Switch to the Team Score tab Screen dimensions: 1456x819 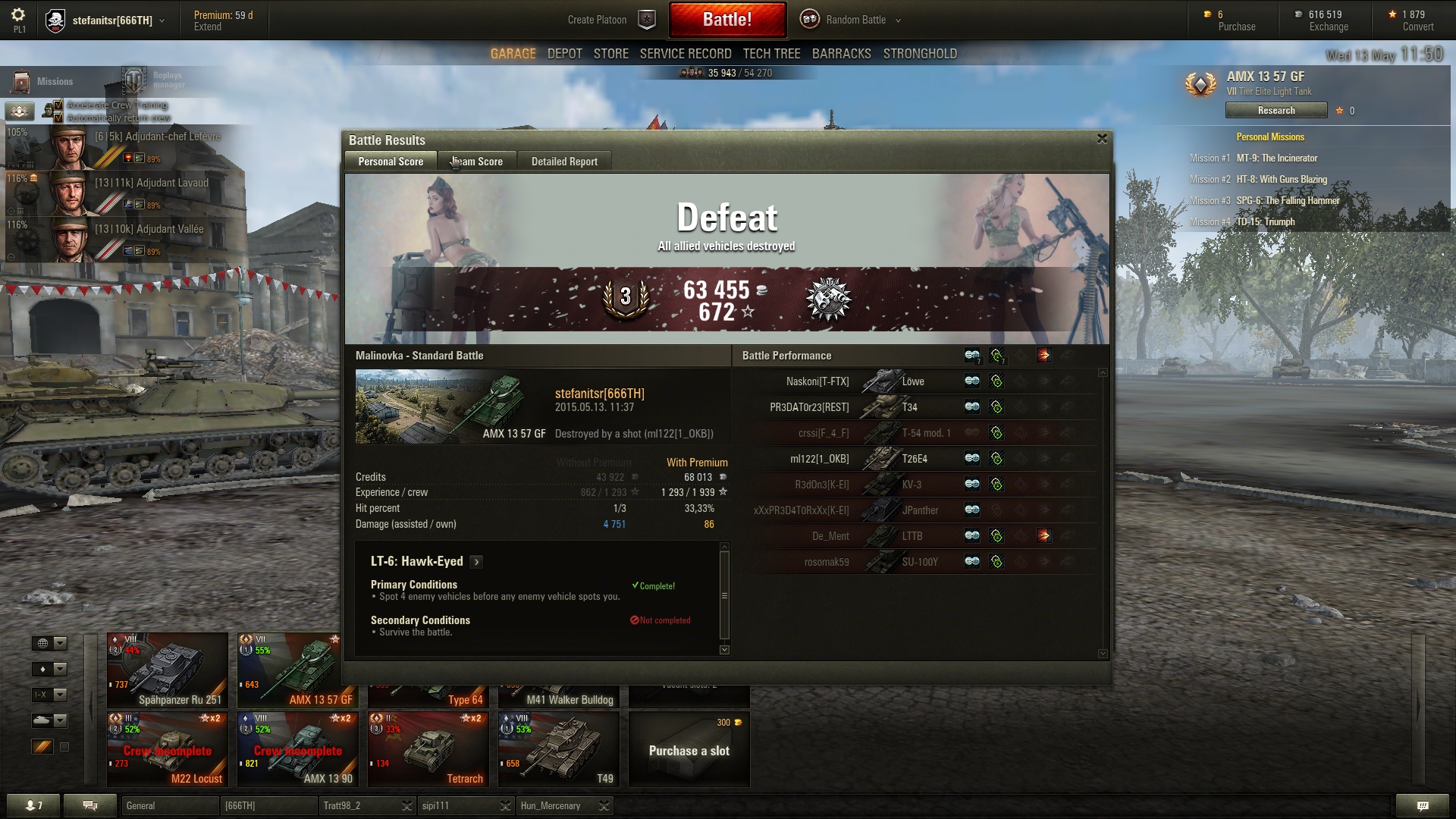[x=478, y=162]
